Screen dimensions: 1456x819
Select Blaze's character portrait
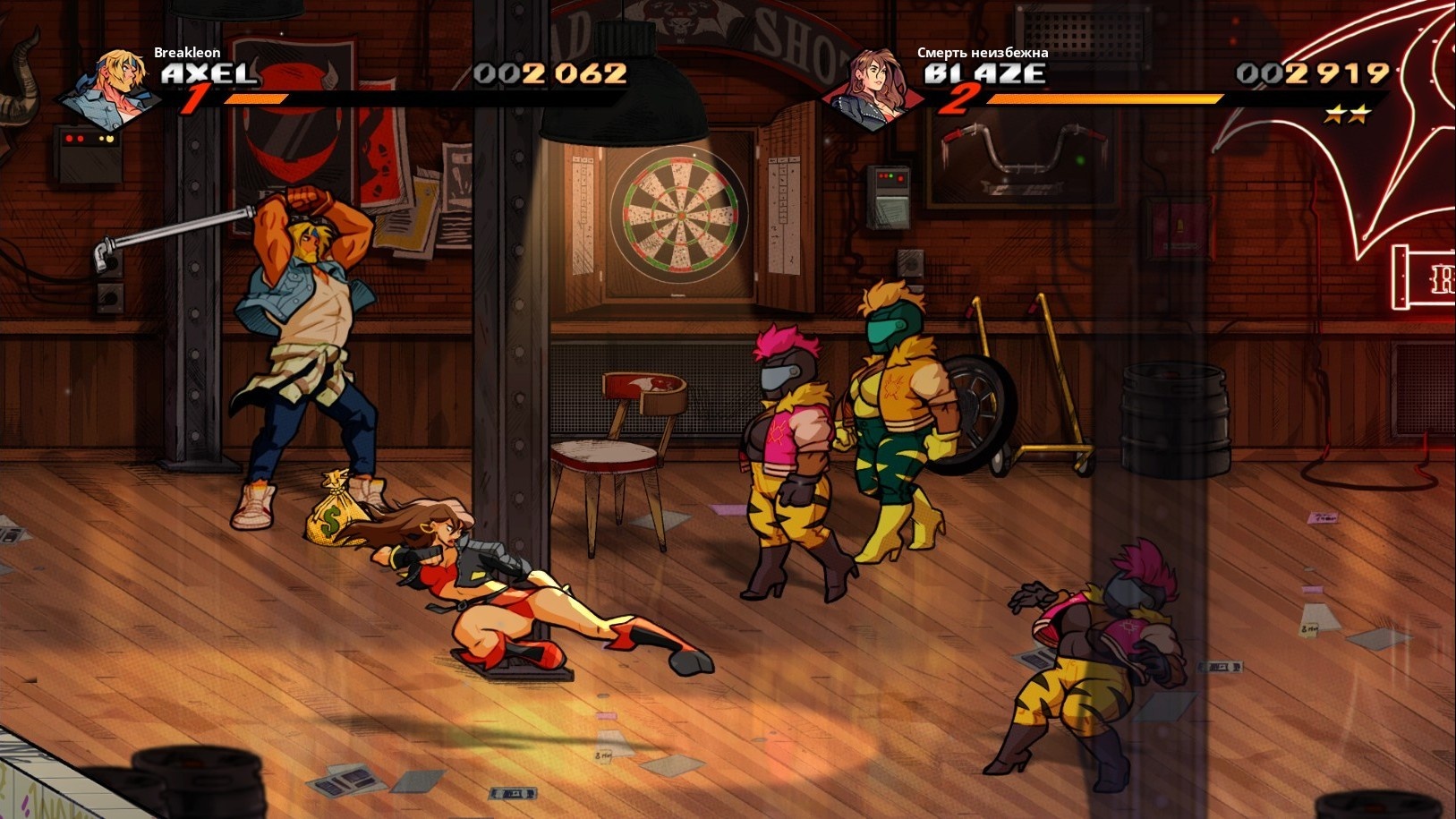point(876,88)
